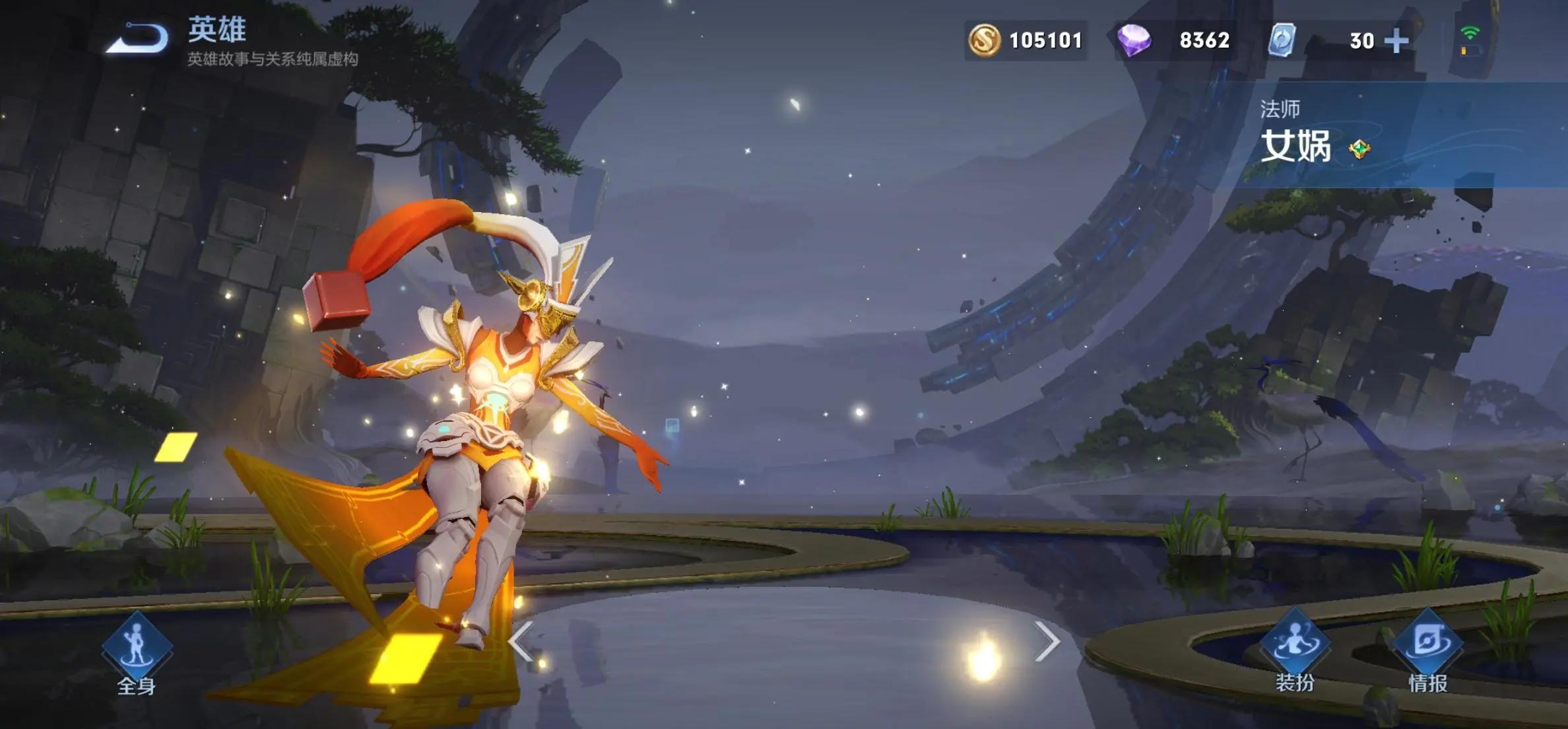1568x729 pixels.
Task: Add more tickets with the plus button
Action: [1396, 41]
